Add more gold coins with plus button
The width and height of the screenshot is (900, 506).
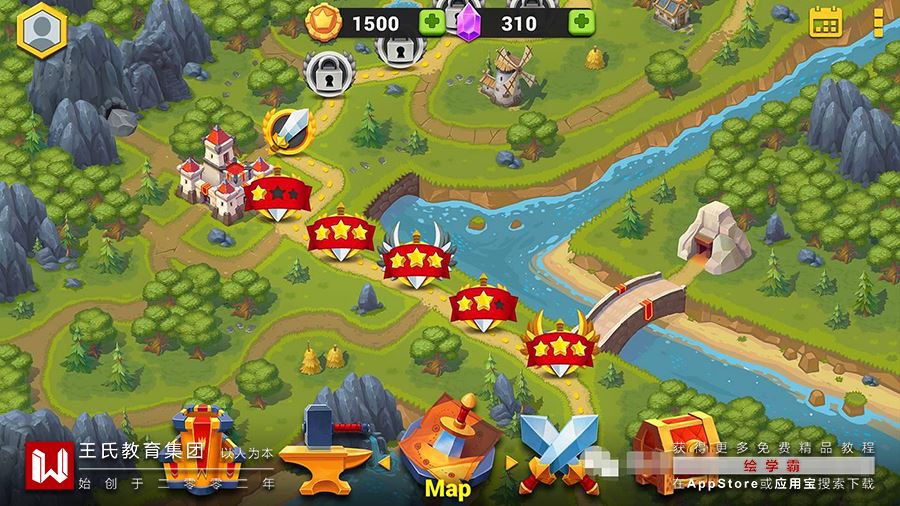coord(433,22)
